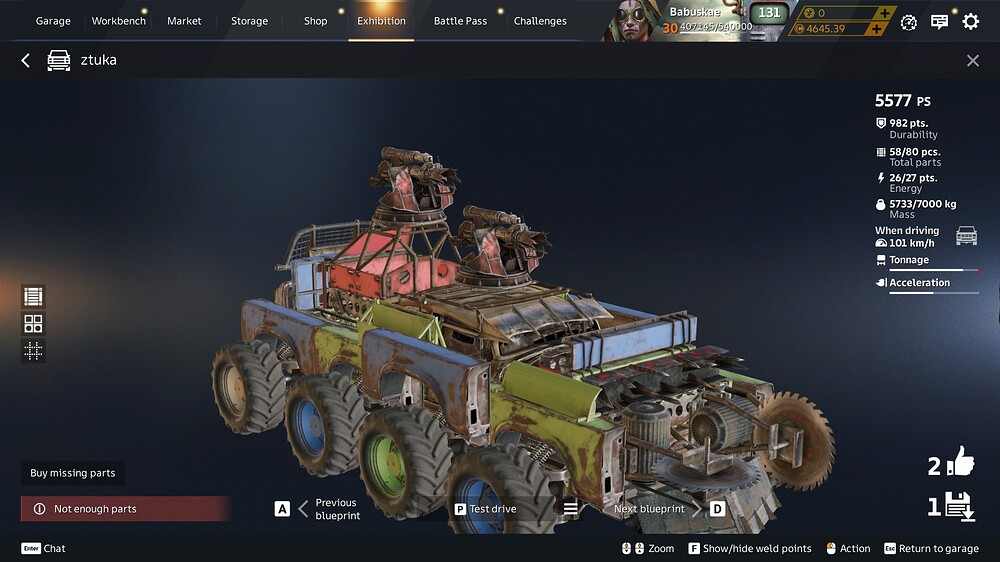Open the parts list icon

(34, 296)
